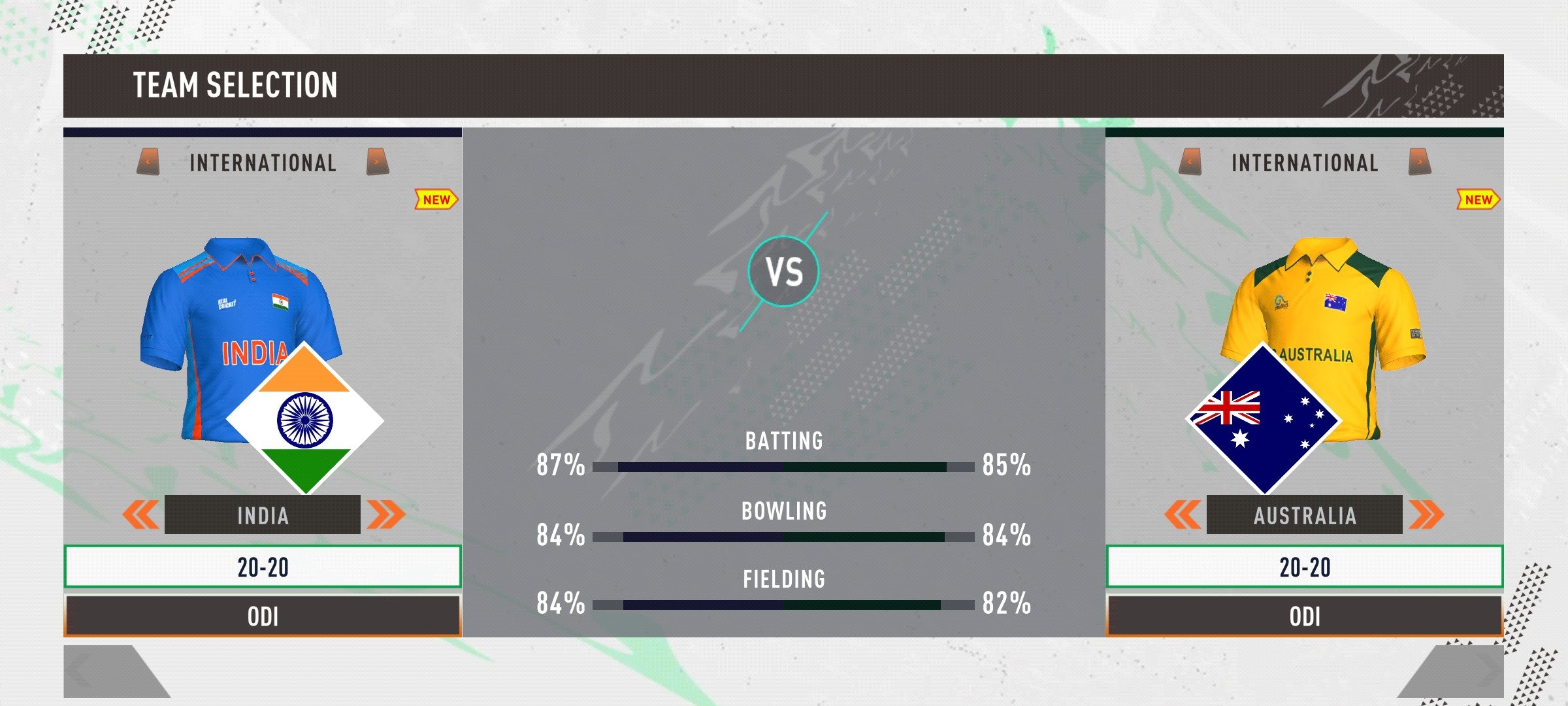
Task: Change left International category to next
Action: click(378, 162)
